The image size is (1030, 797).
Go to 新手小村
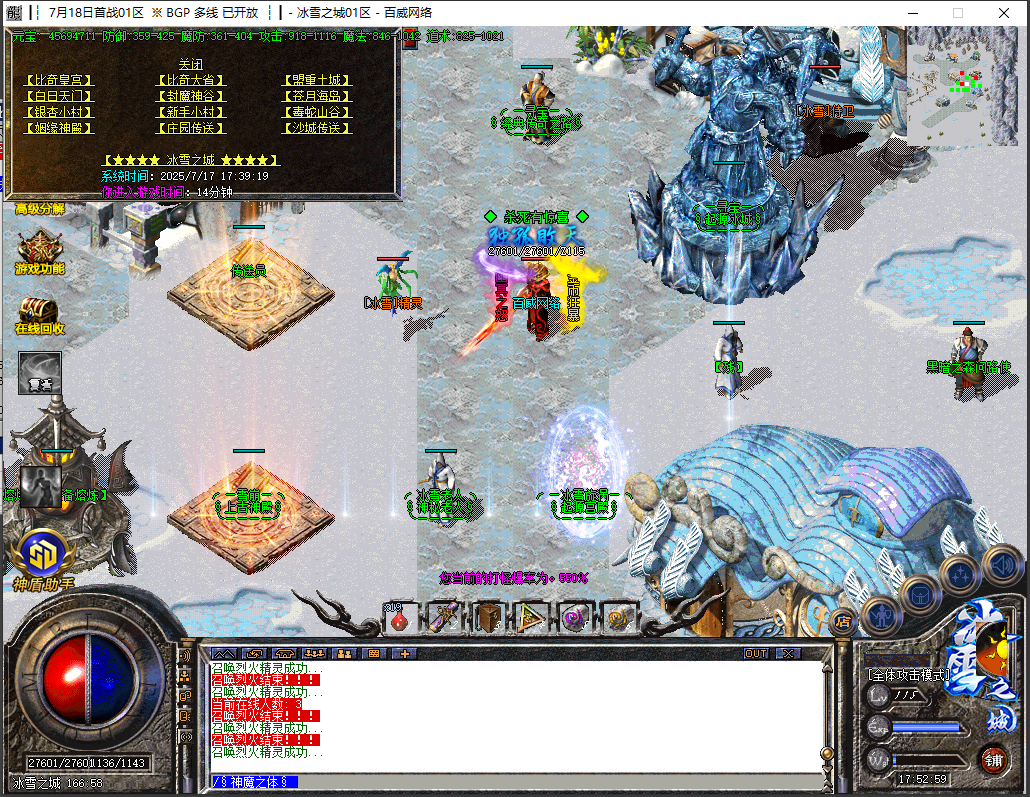point(190,112)
